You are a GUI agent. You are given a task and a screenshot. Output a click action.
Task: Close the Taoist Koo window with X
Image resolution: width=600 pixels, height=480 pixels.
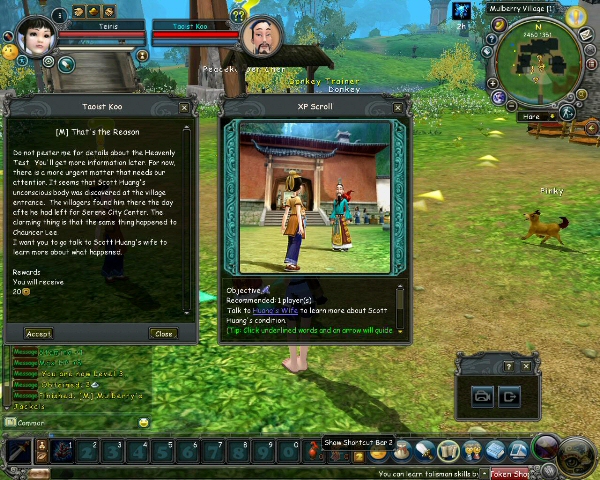click(184, 107)
